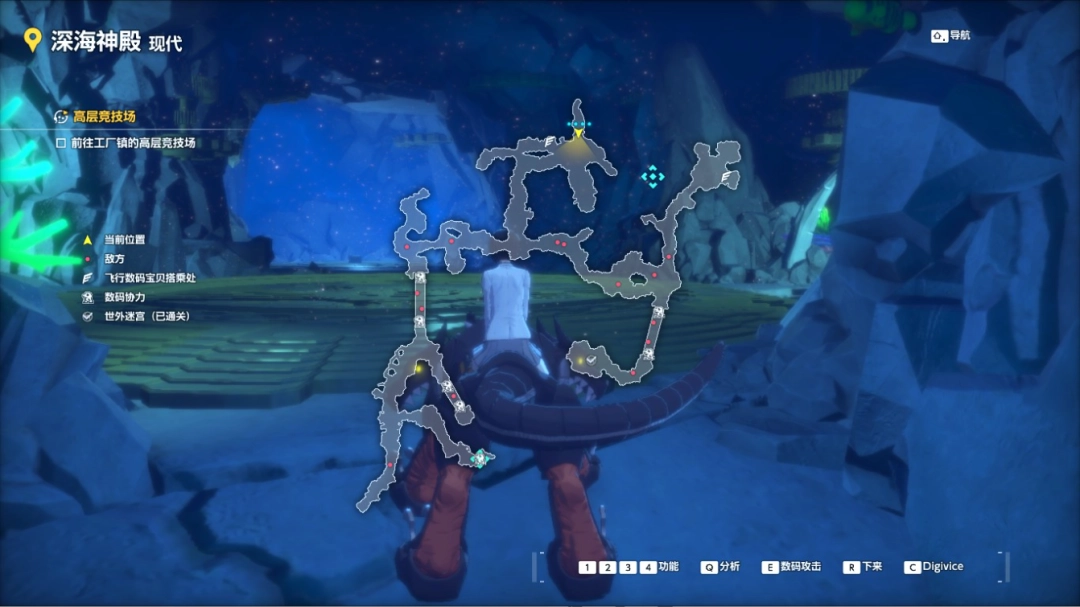Choose the 敌方 legend entry
The height and width of the screenshot is (607, 1080).
[114, 259]
